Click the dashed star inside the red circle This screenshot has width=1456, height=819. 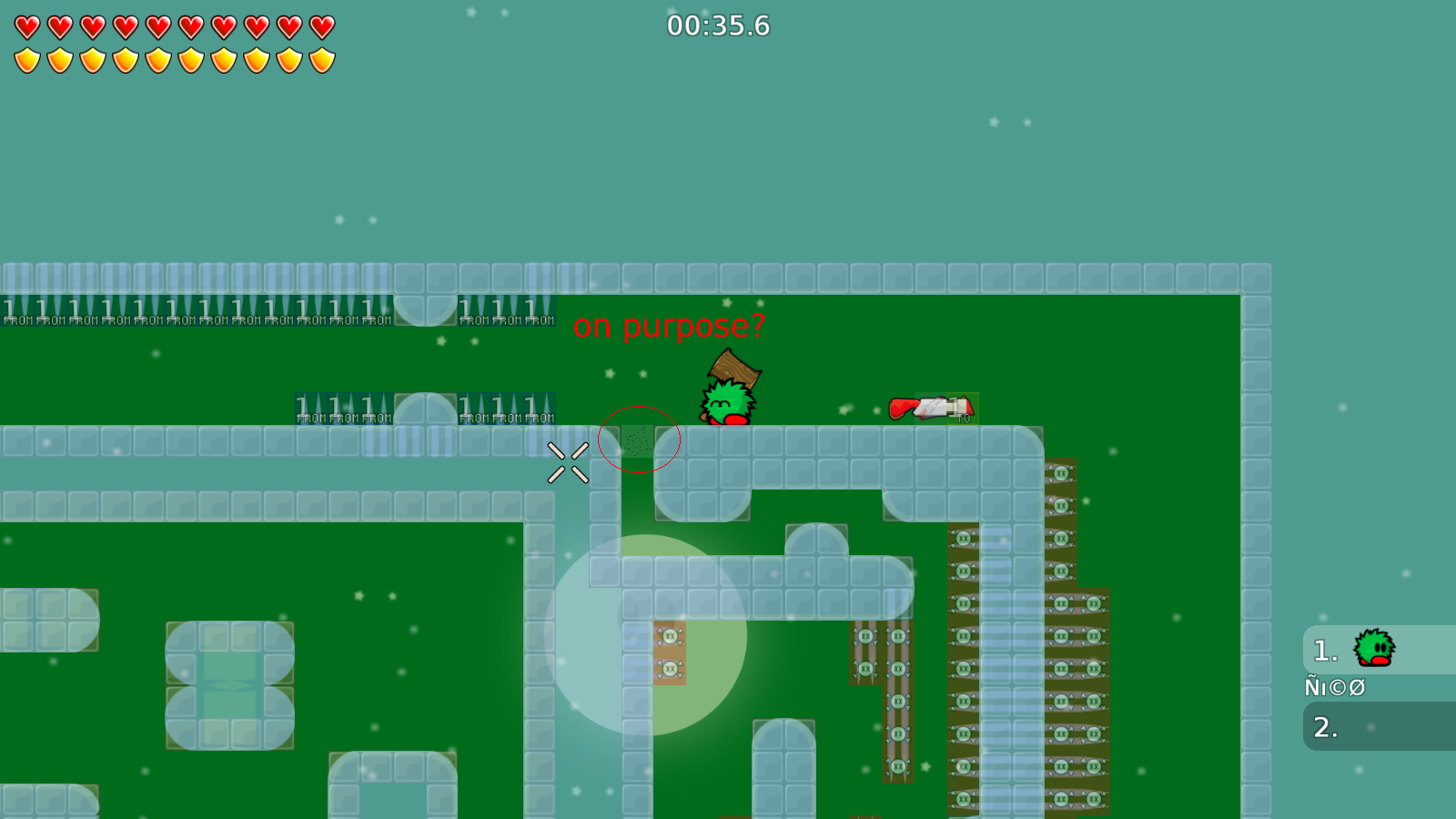[x=639, y=439]
